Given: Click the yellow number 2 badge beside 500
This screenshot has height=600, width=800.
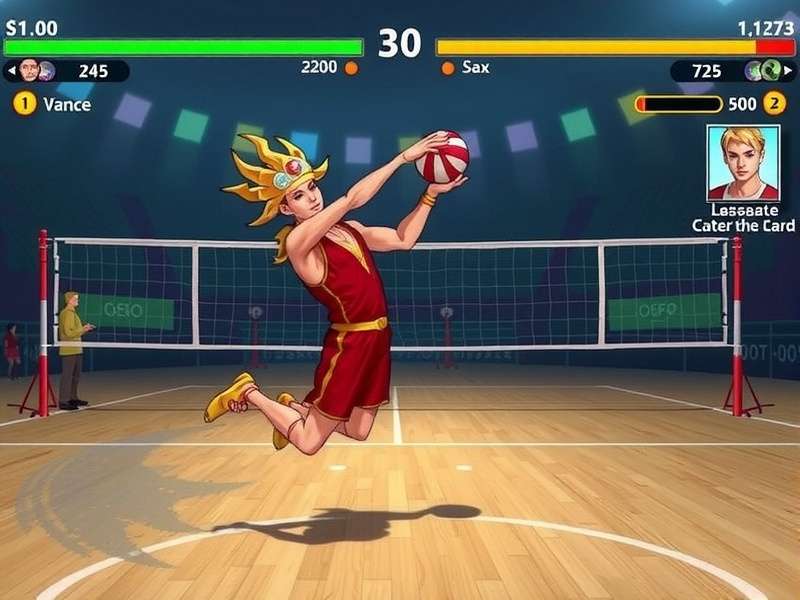Looking at the screenshot, I should pyautogui.click(x=774, y=104).
